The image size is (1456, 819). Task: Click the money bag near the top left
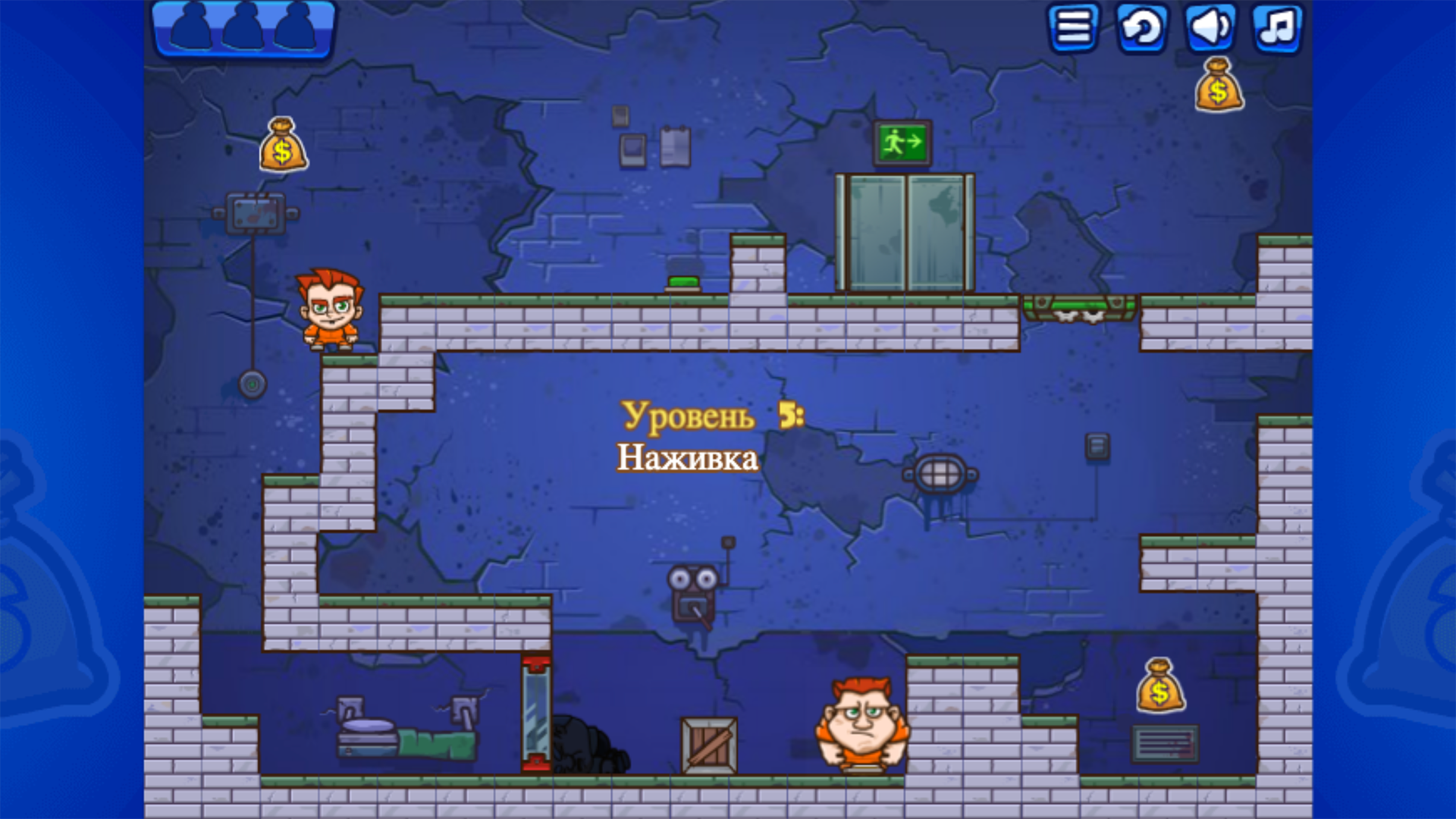tap(283, 146)
